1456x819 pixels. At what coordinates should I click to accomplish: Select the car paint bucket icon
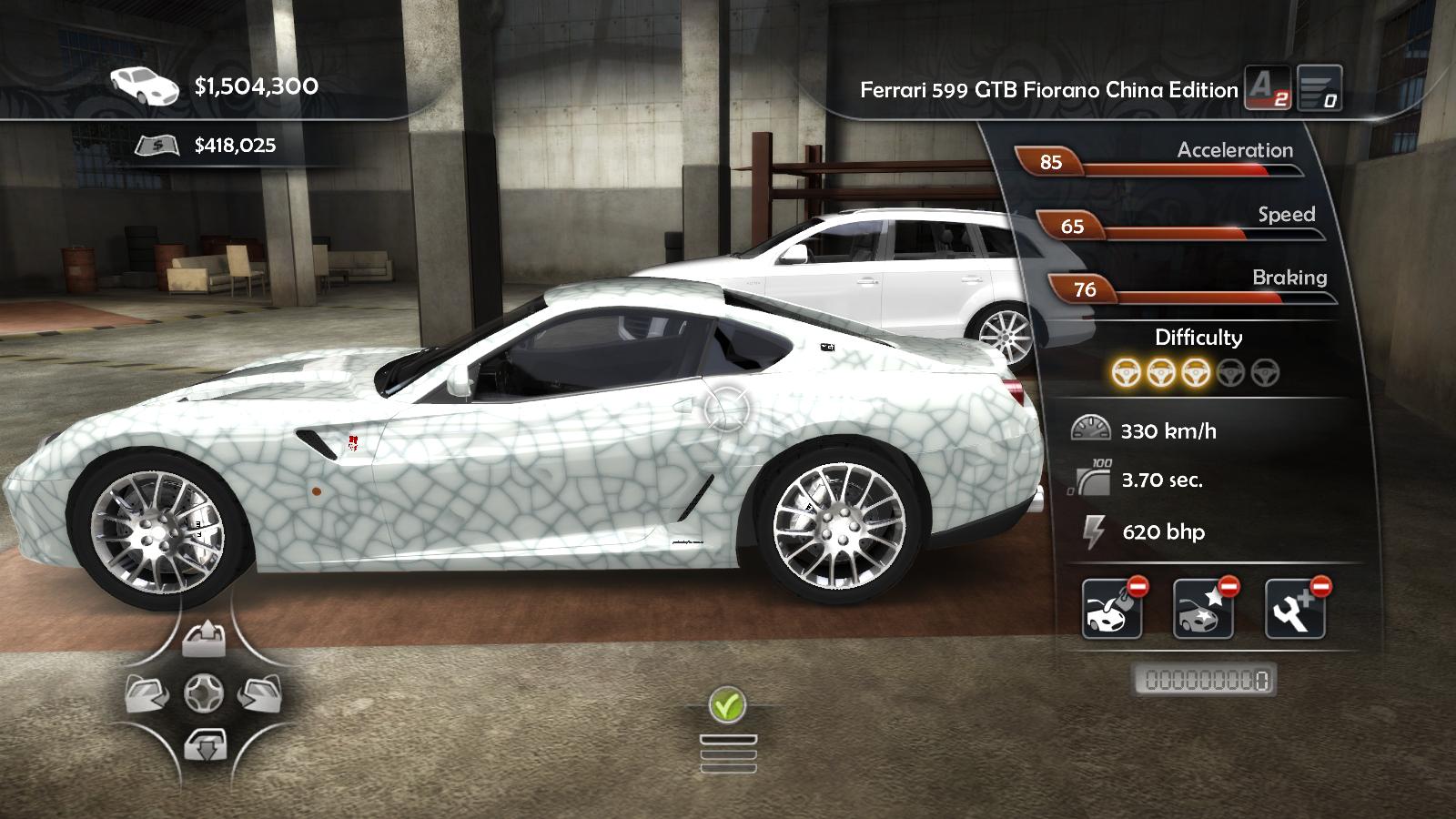(x=1112, y=609)
